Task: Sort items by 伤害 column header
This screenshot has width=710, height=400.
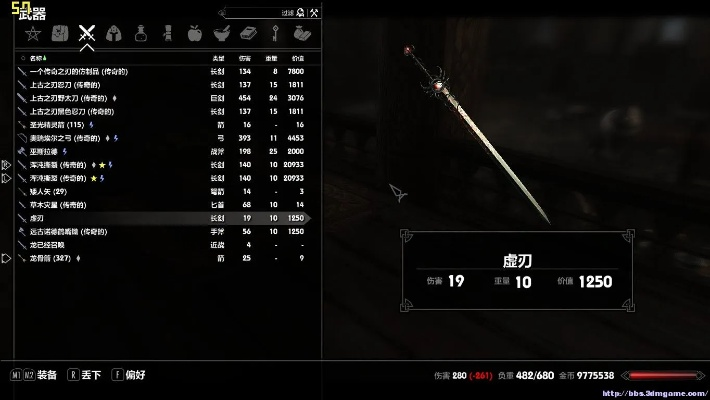Action: pos(246,58)
